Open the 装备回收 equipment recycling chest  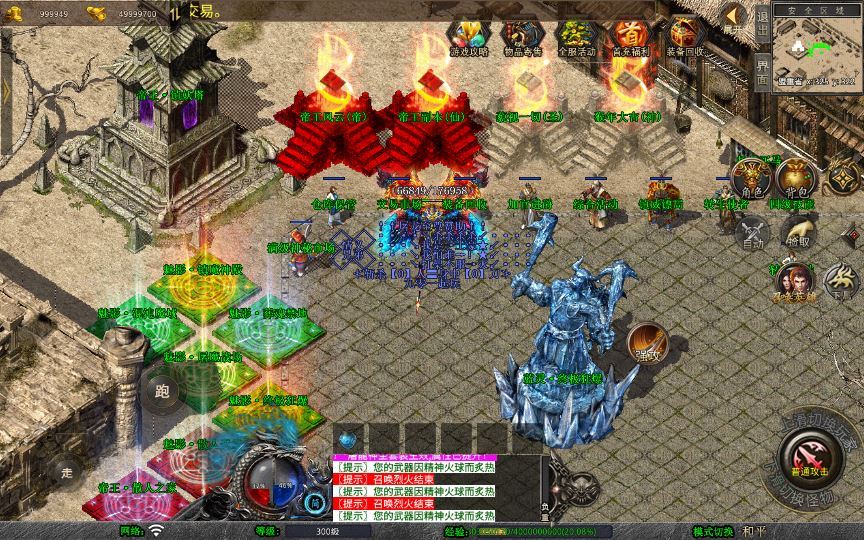point(685,37)
